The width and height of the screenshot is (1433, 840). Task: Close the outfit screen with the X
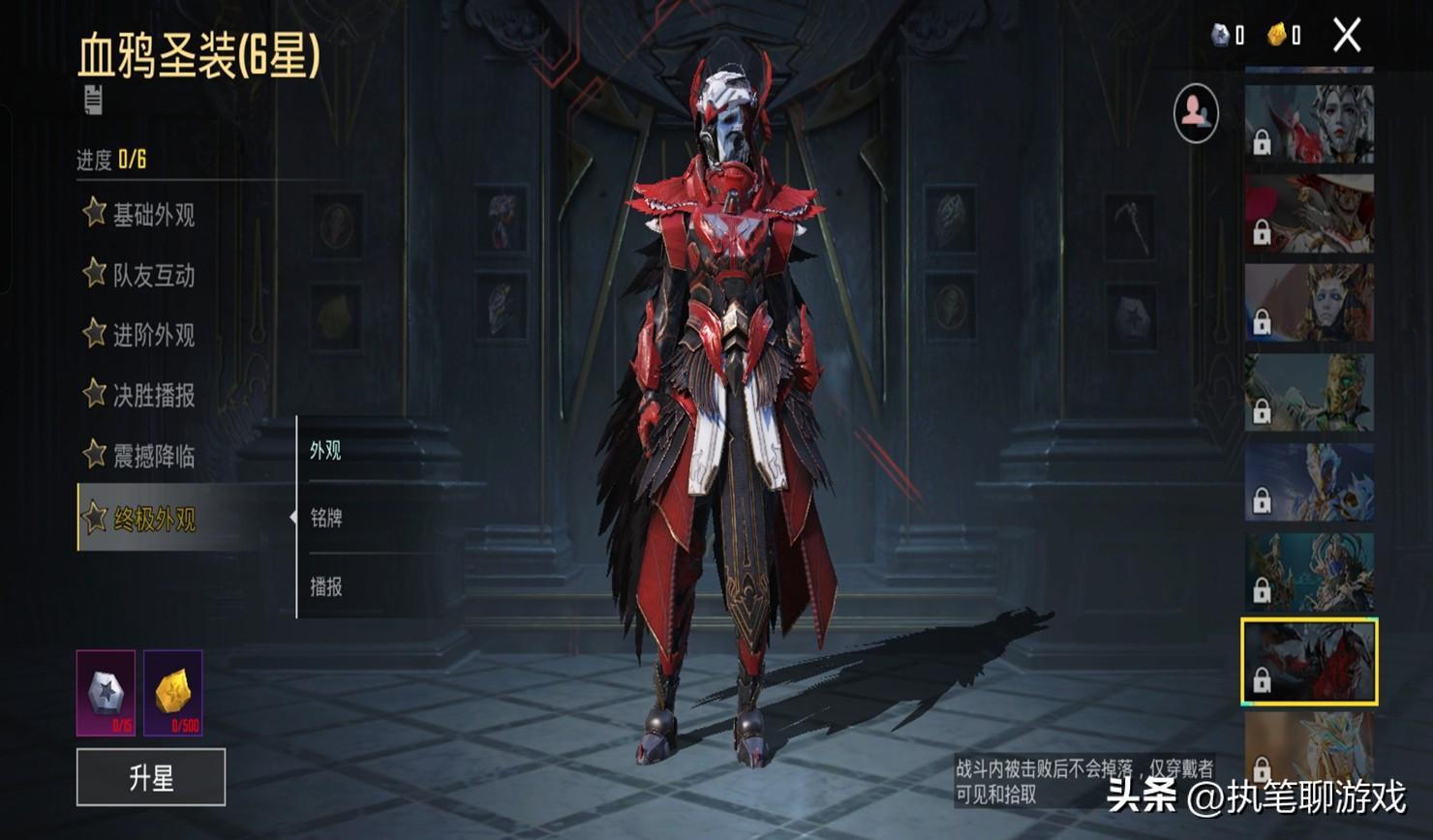1347,37
